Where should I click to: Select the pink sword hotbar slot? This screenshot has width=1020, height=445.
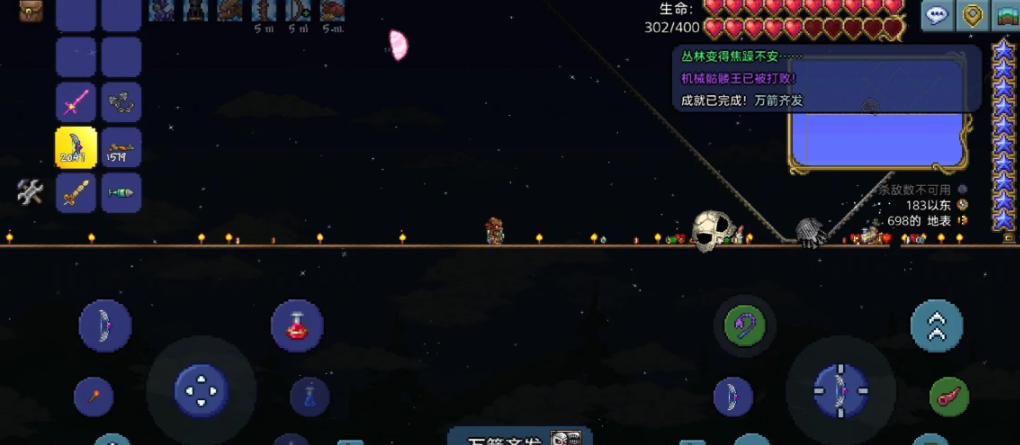76,102
